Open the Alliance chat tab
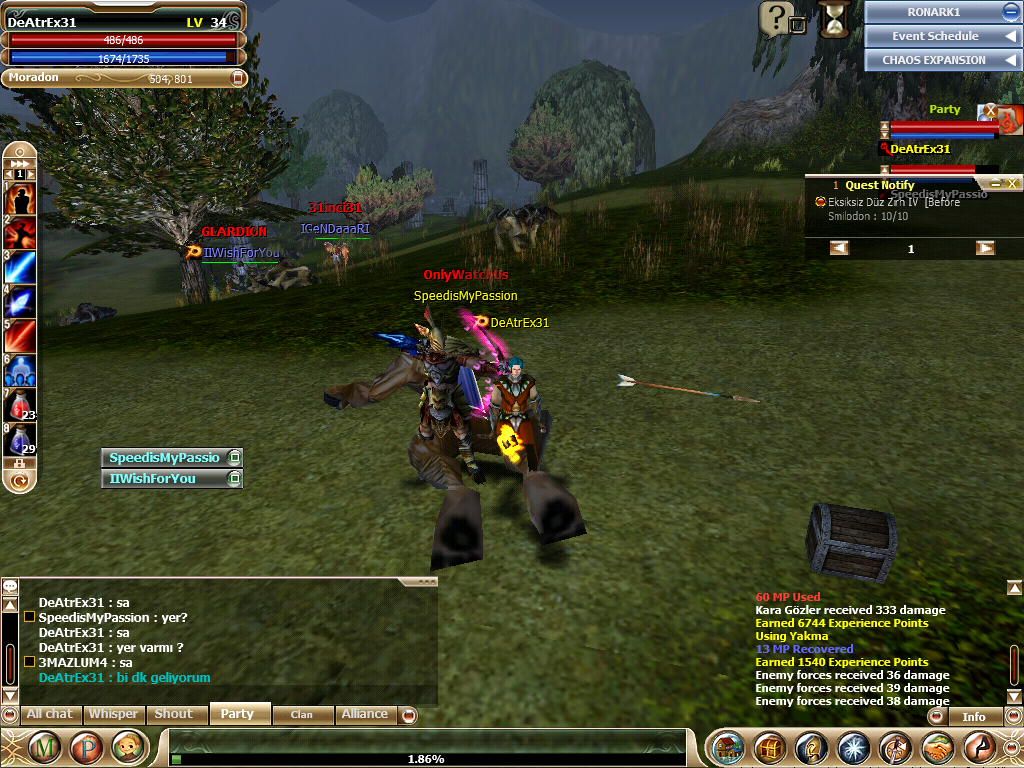Image resolution: width=1024 pixels, height=768 pixels. tap(364, 714)
